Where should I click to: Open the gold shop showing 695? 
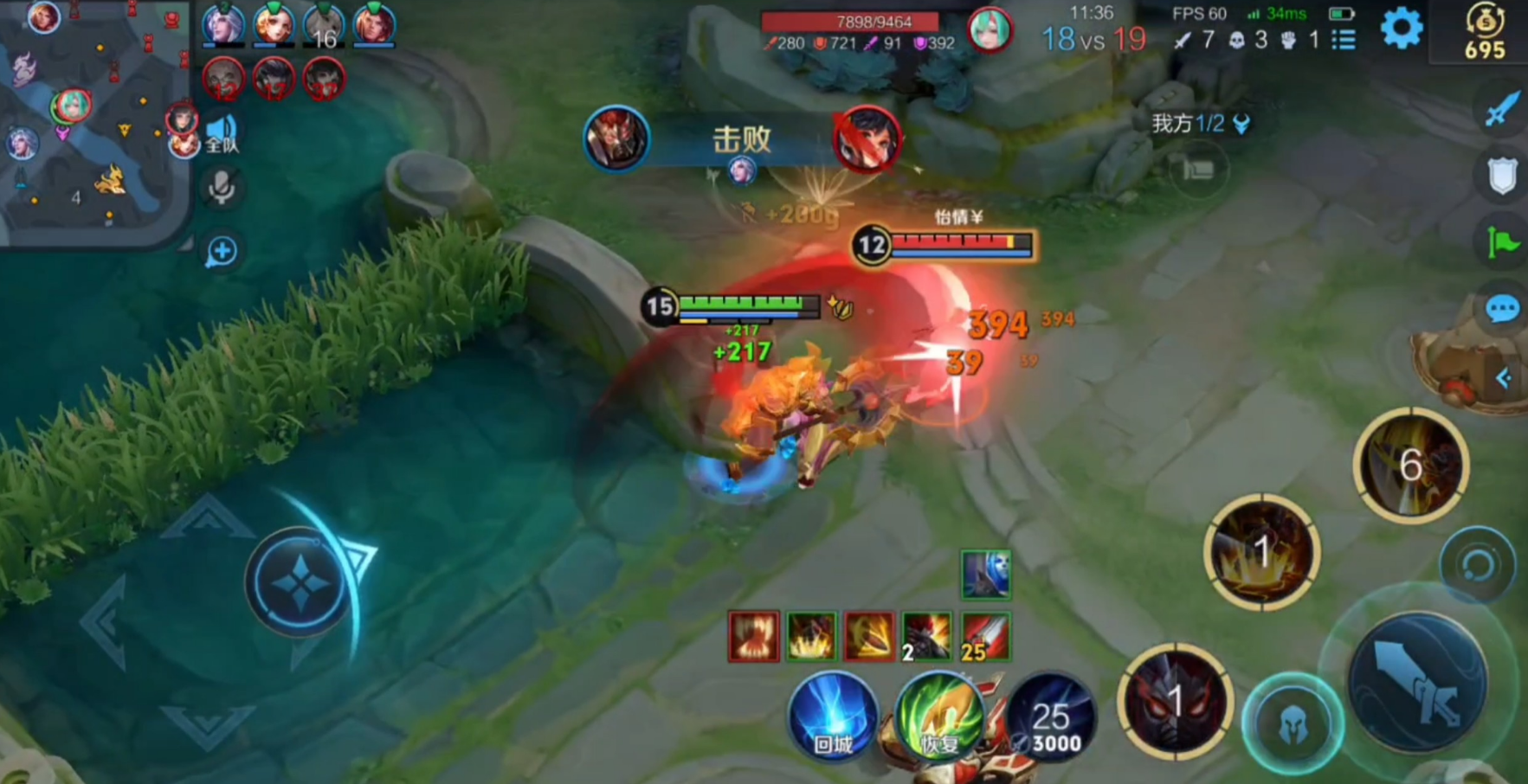[x=1484, y=33]
